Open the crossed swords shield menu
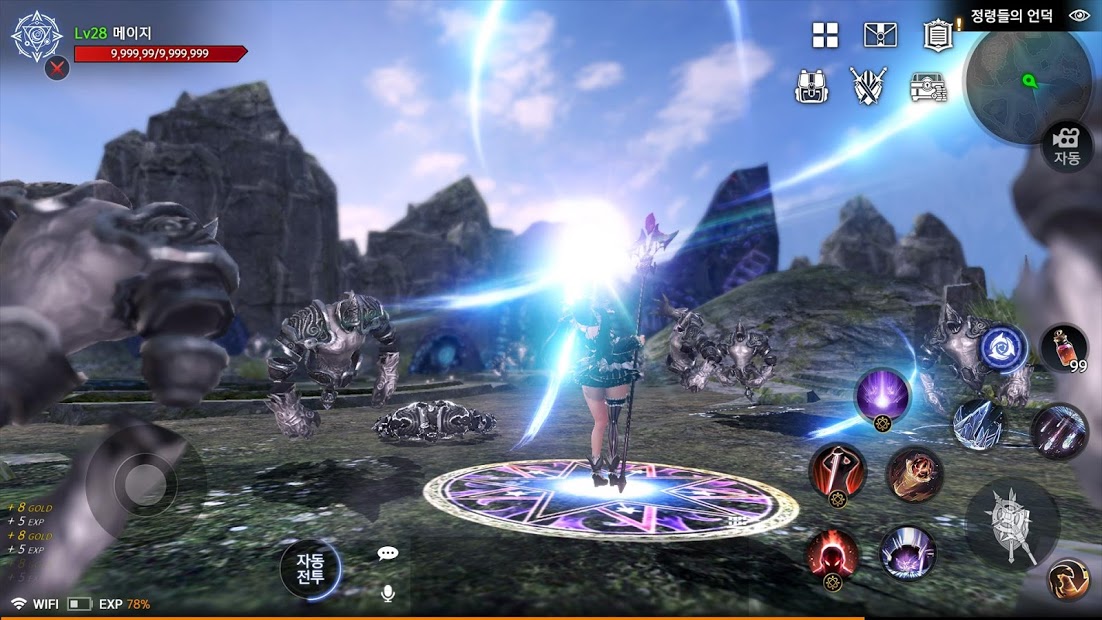The image size is (1102, 620). 868,86
